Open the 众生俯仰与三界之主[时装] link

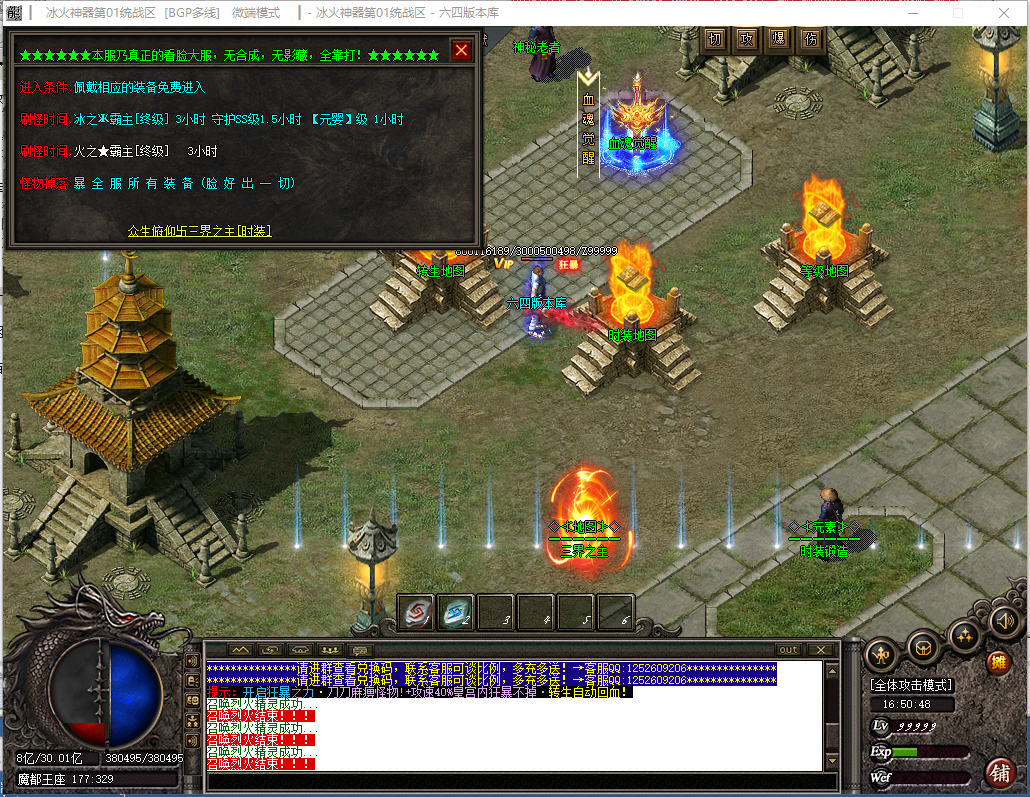pos(199,231)
